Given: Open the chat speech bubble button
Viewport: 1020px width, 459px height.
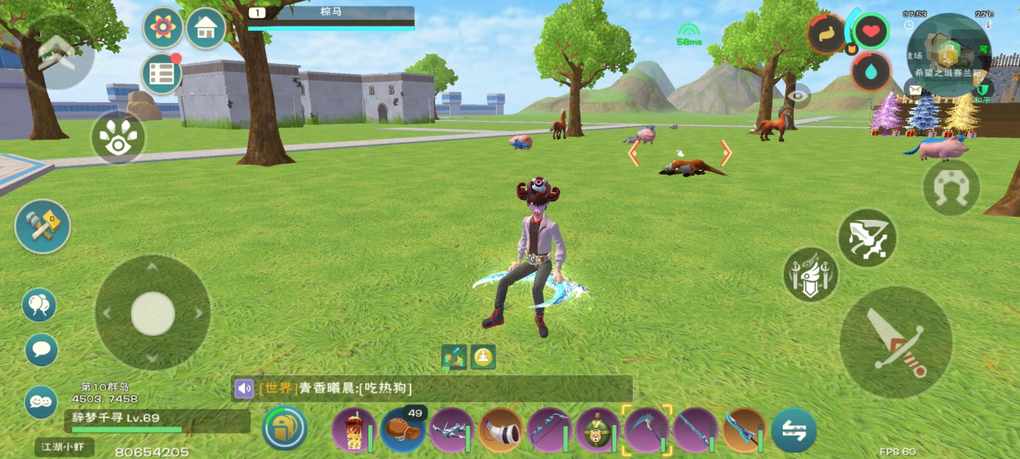Looking at the screenshot, I should (x=41, y=349).
